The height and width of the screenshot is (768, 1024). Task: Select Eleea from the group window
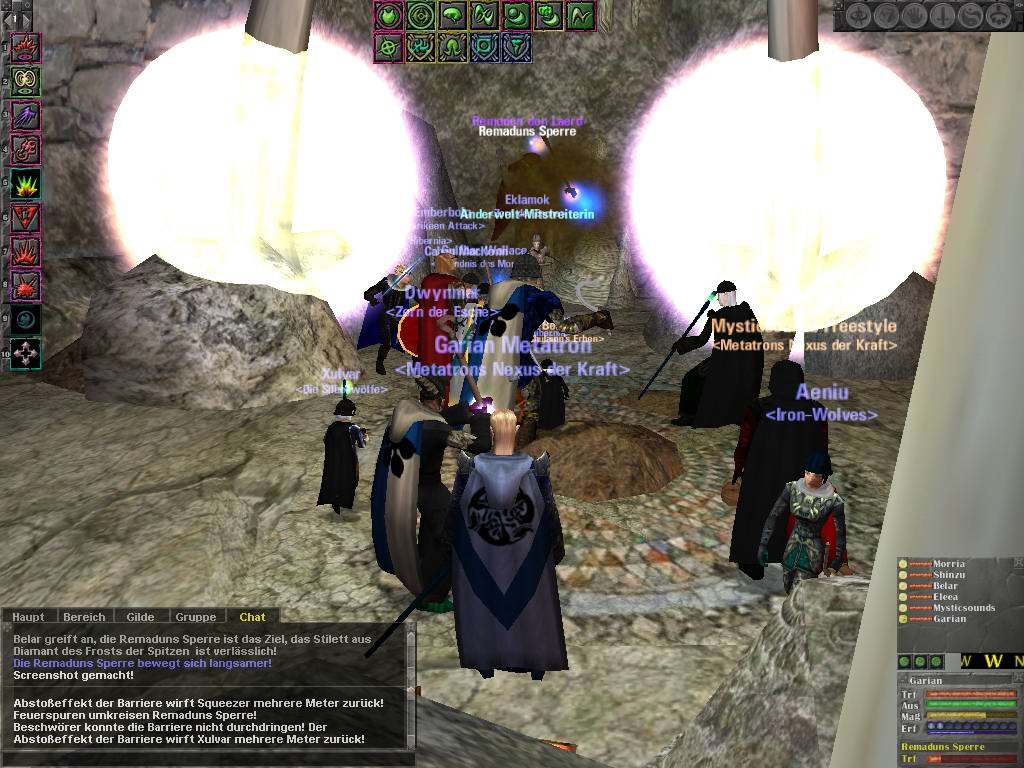pos(945,597)
